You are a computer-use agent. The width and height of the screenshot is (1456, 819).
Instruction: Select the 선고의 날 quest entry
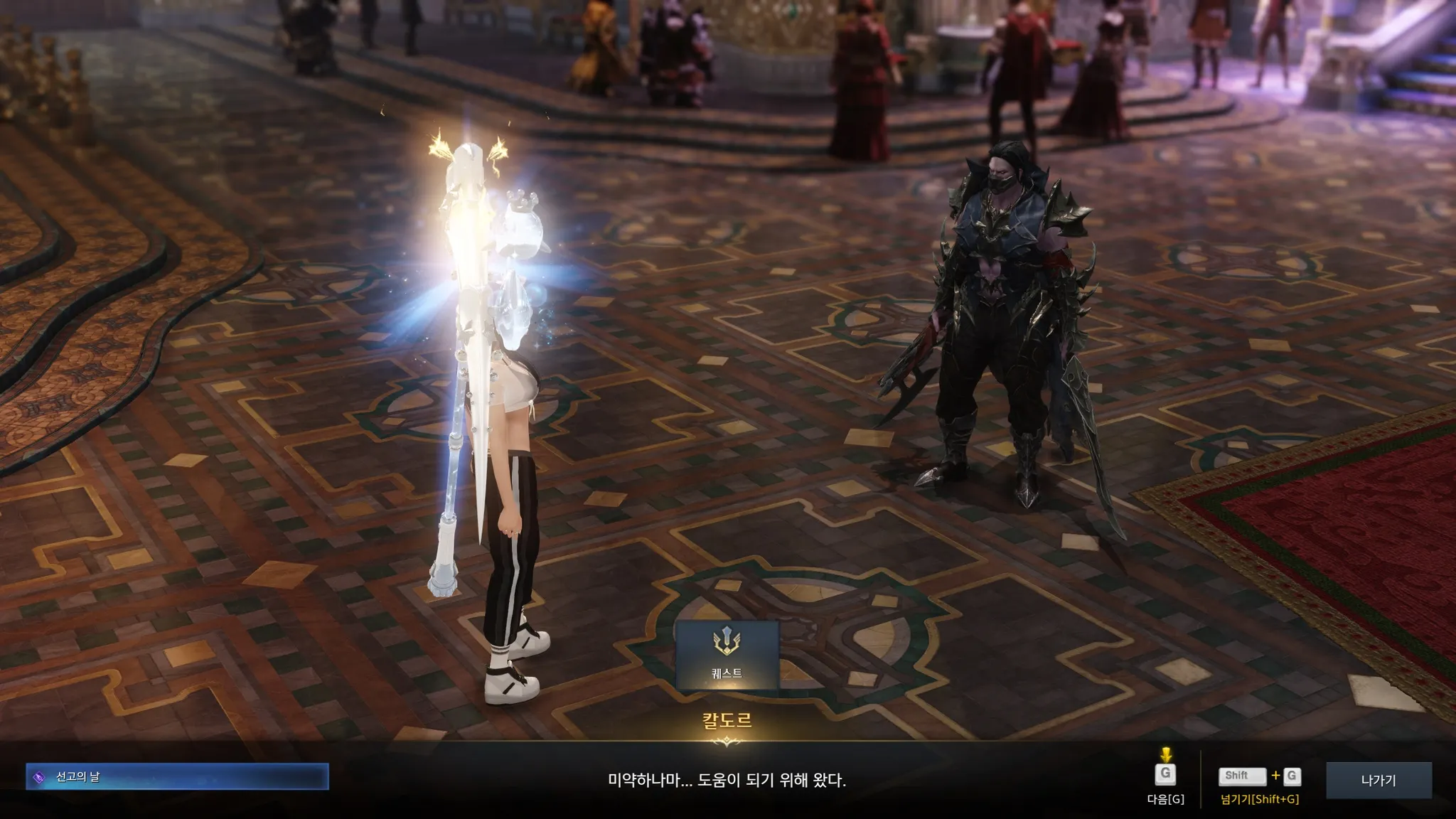coord(177,777)
